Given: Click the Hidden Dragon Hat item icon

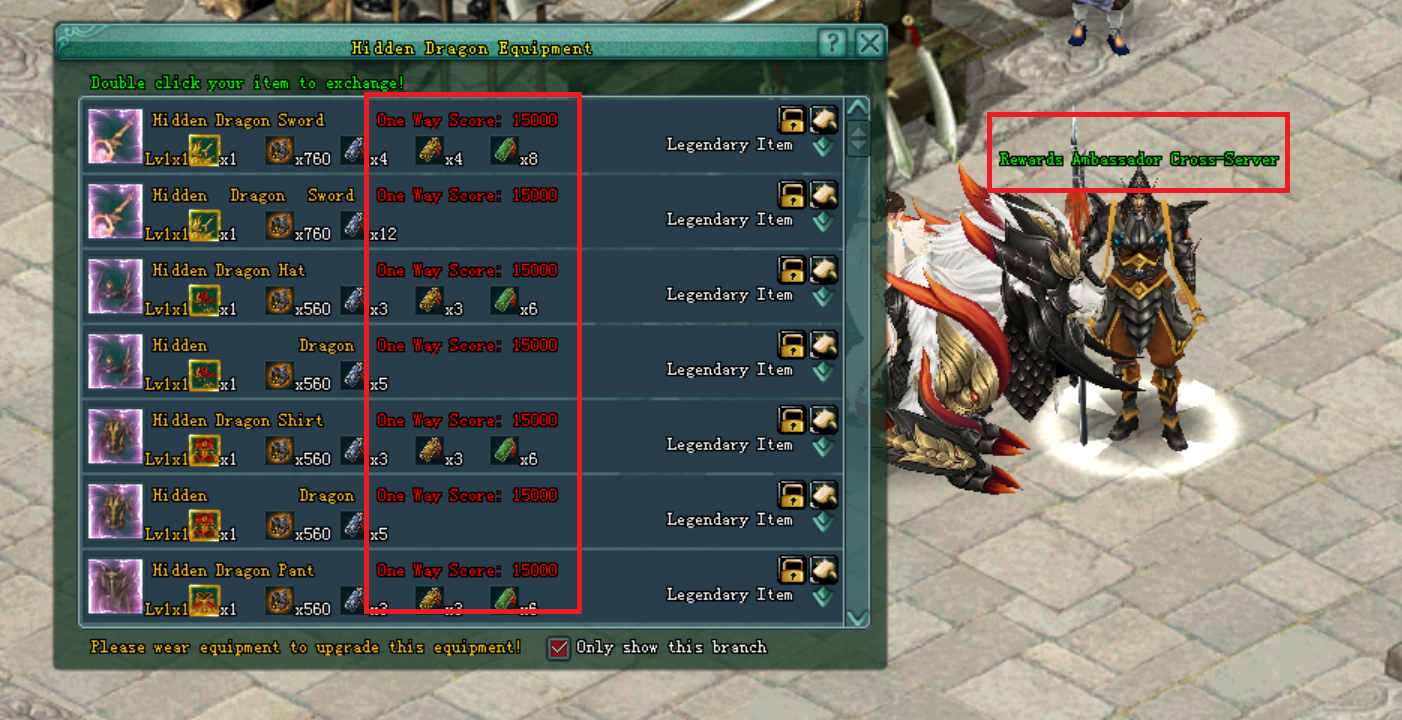Looking at the screenshot, I should click(115, 286).
